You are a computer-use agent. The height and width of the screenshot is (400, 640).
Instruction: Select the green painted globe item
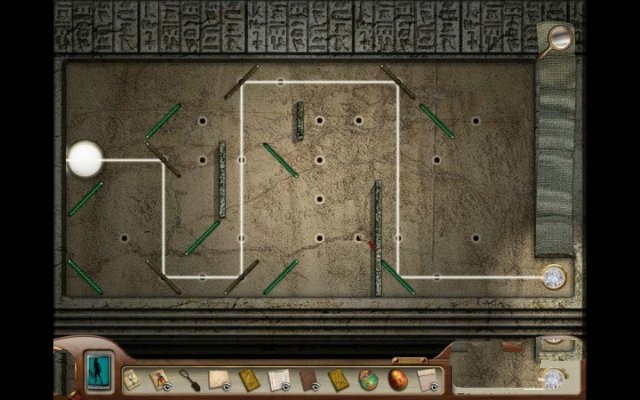point(368,379)
